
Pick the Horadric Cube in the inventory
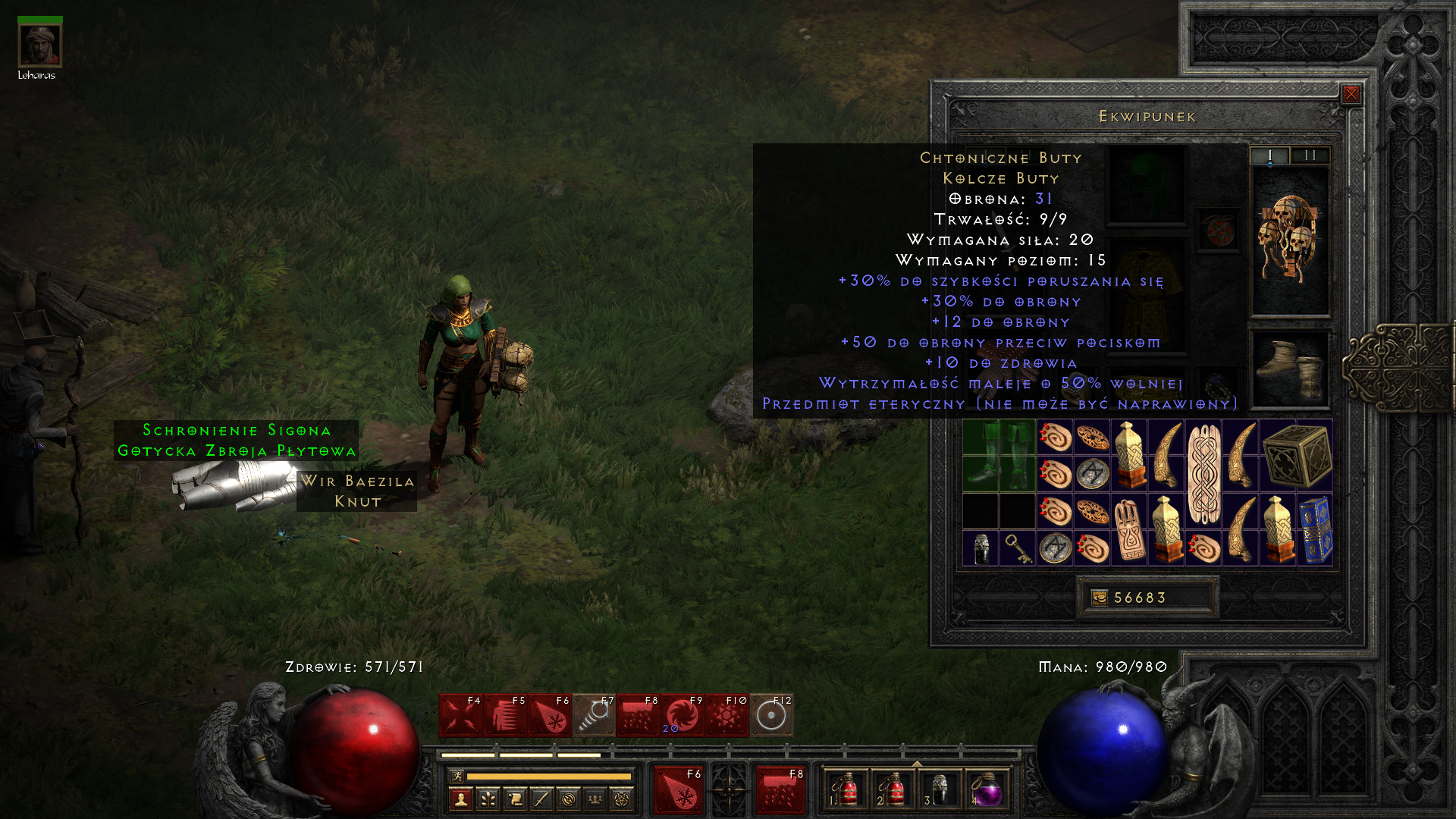click(x=1297, y=456)
